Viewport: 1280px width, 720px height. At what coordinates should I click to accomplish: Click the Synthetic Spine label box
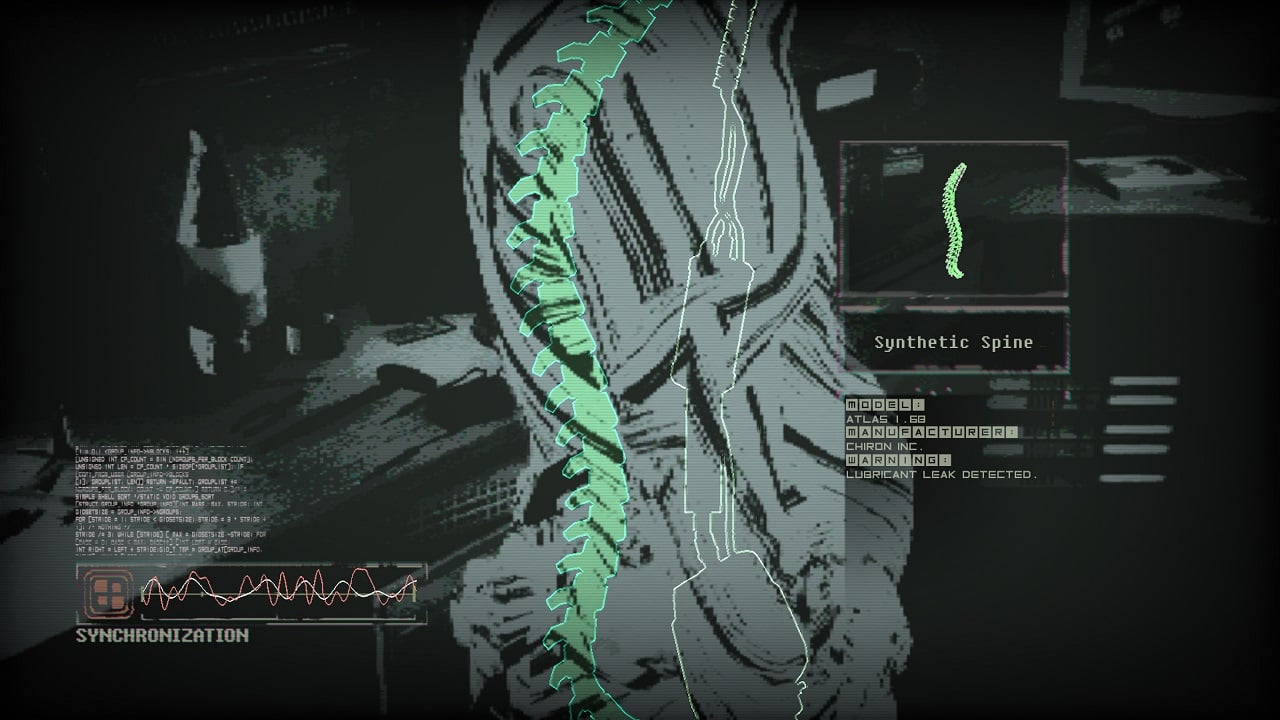954,342
